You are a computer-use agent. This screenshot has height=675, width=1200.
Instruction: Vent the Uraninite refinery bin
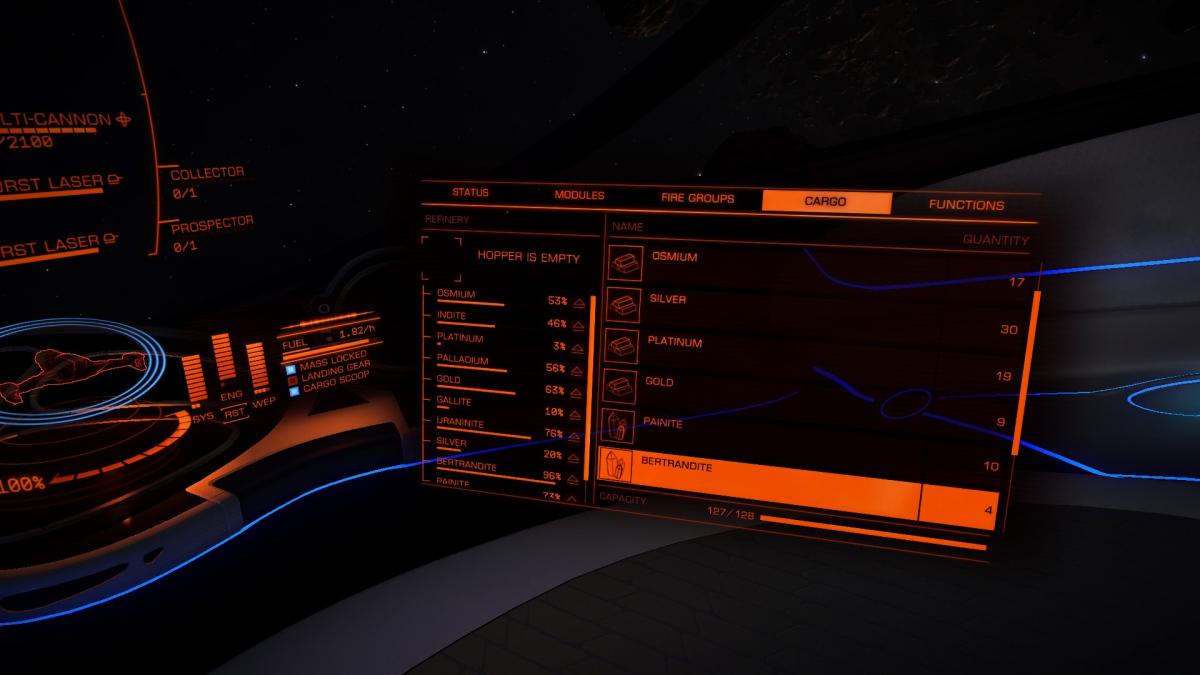point(578,434)
